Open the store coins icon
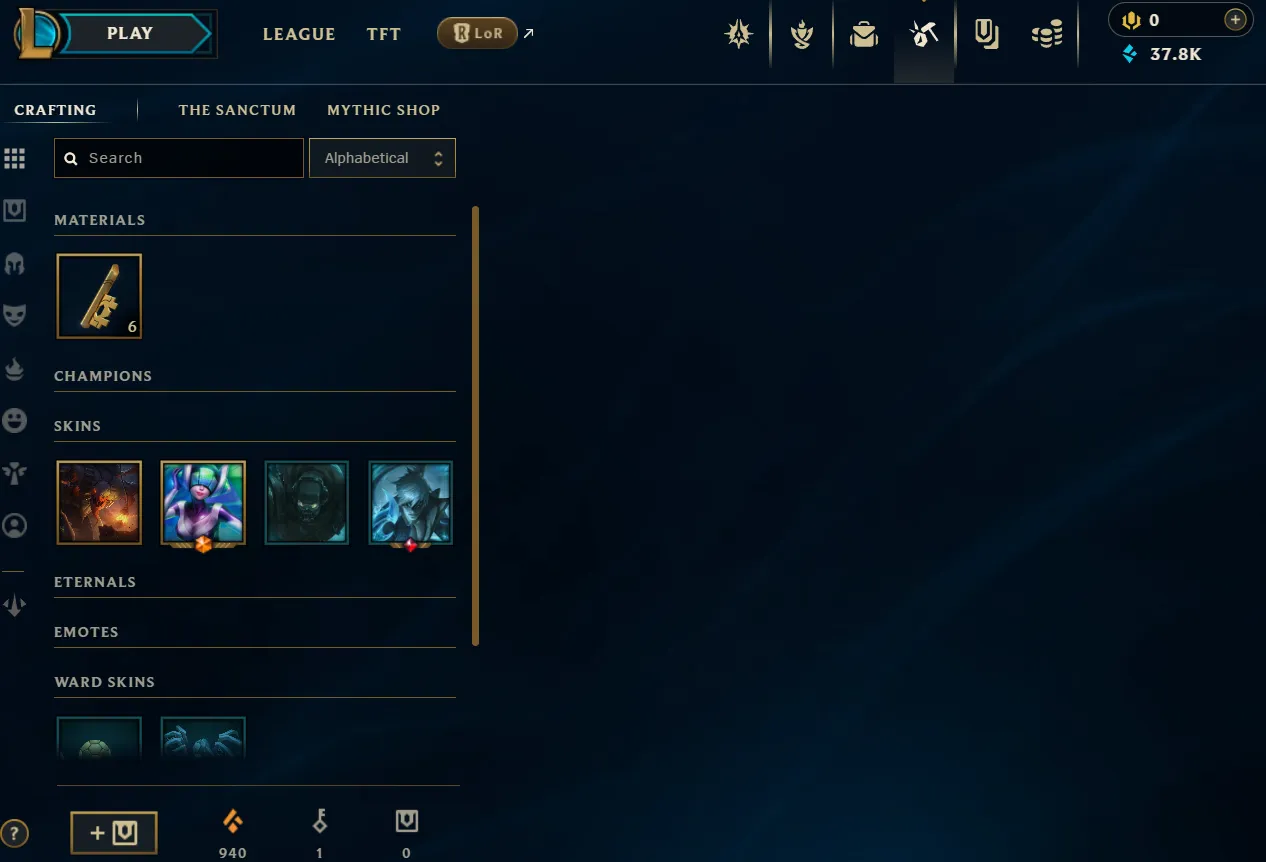1266x862 pixels. pyautogui.click(x=1047, y=35)
